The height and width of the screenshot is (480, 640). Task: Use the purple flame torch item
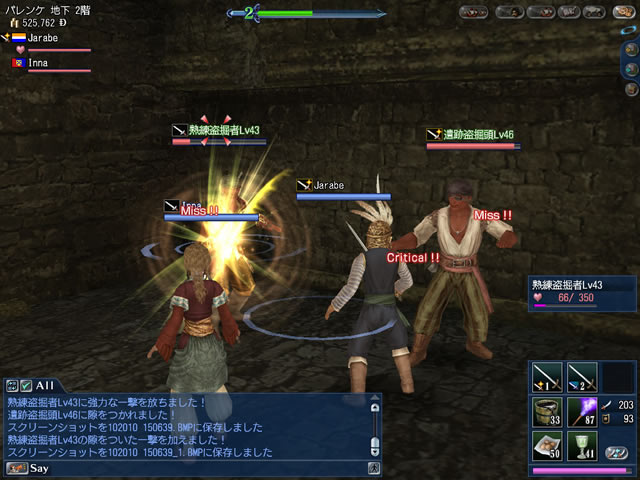pyautogui.click(x=582, y=412)
